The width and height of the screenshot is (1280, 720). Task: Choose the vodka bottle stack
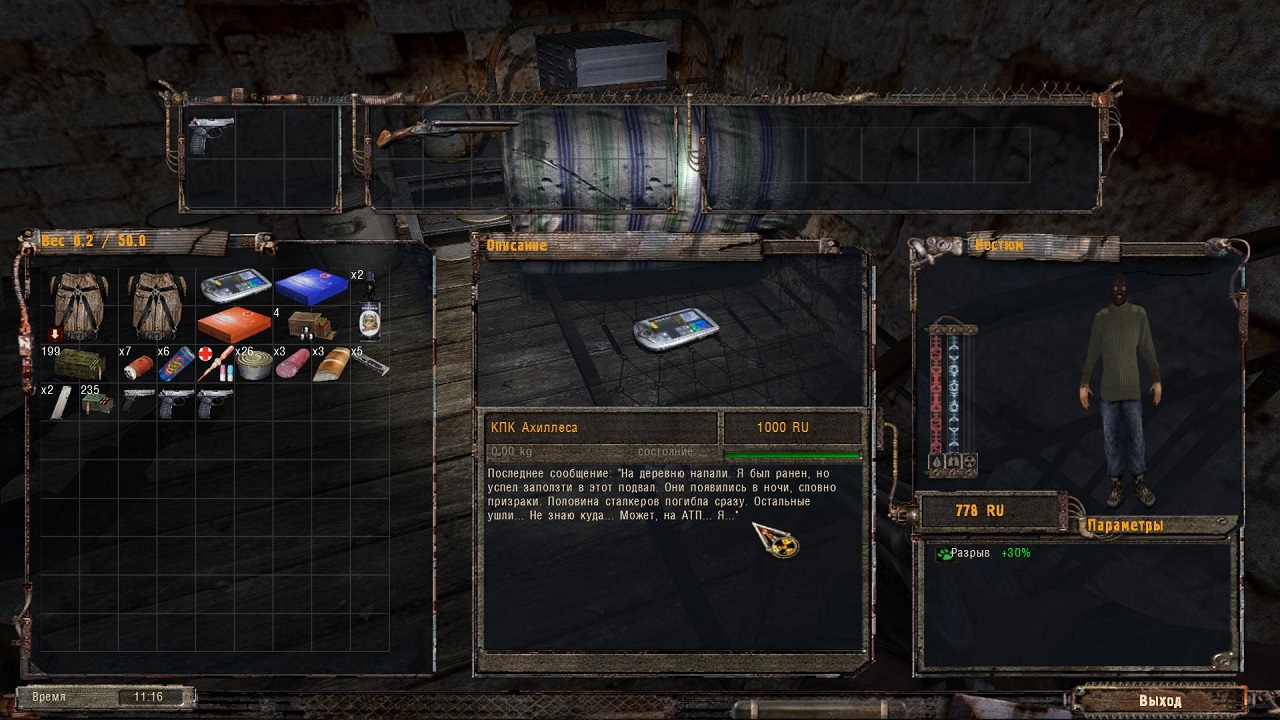[369, 306]
